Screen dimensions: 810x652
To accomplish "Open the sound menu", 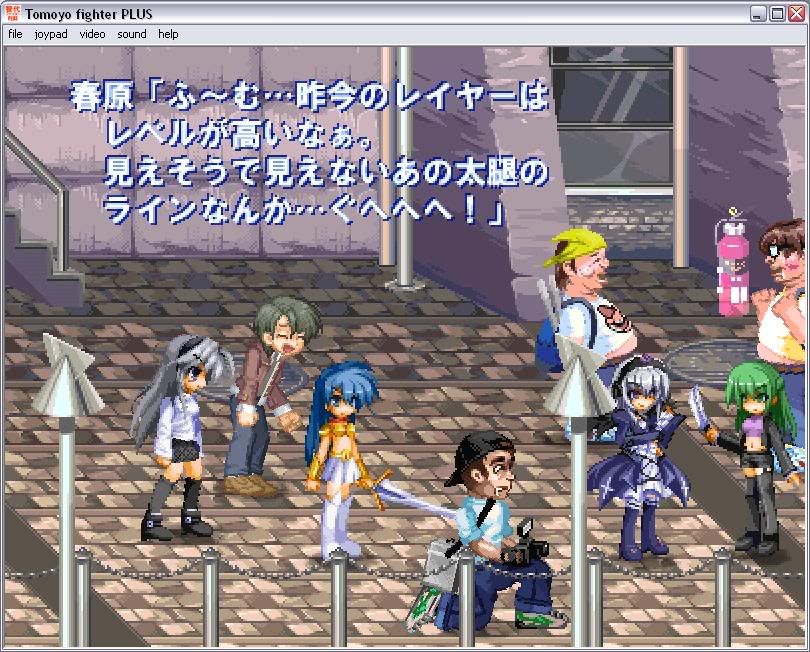I will pyautogui.click(x=131, y=34).
